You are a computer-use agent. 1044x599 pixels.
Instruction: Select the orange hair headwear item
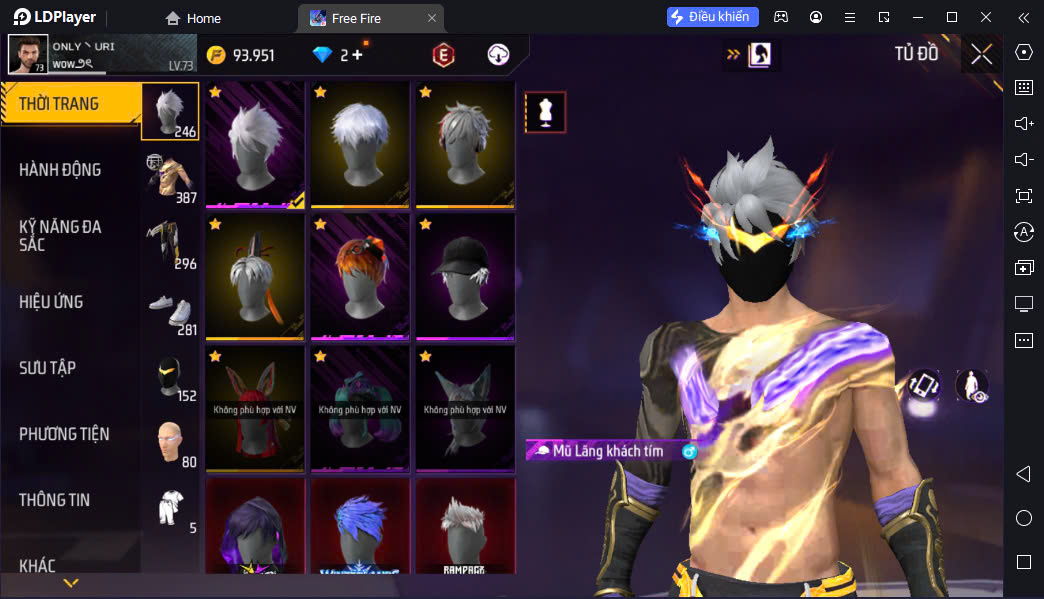tap(359, 275)
